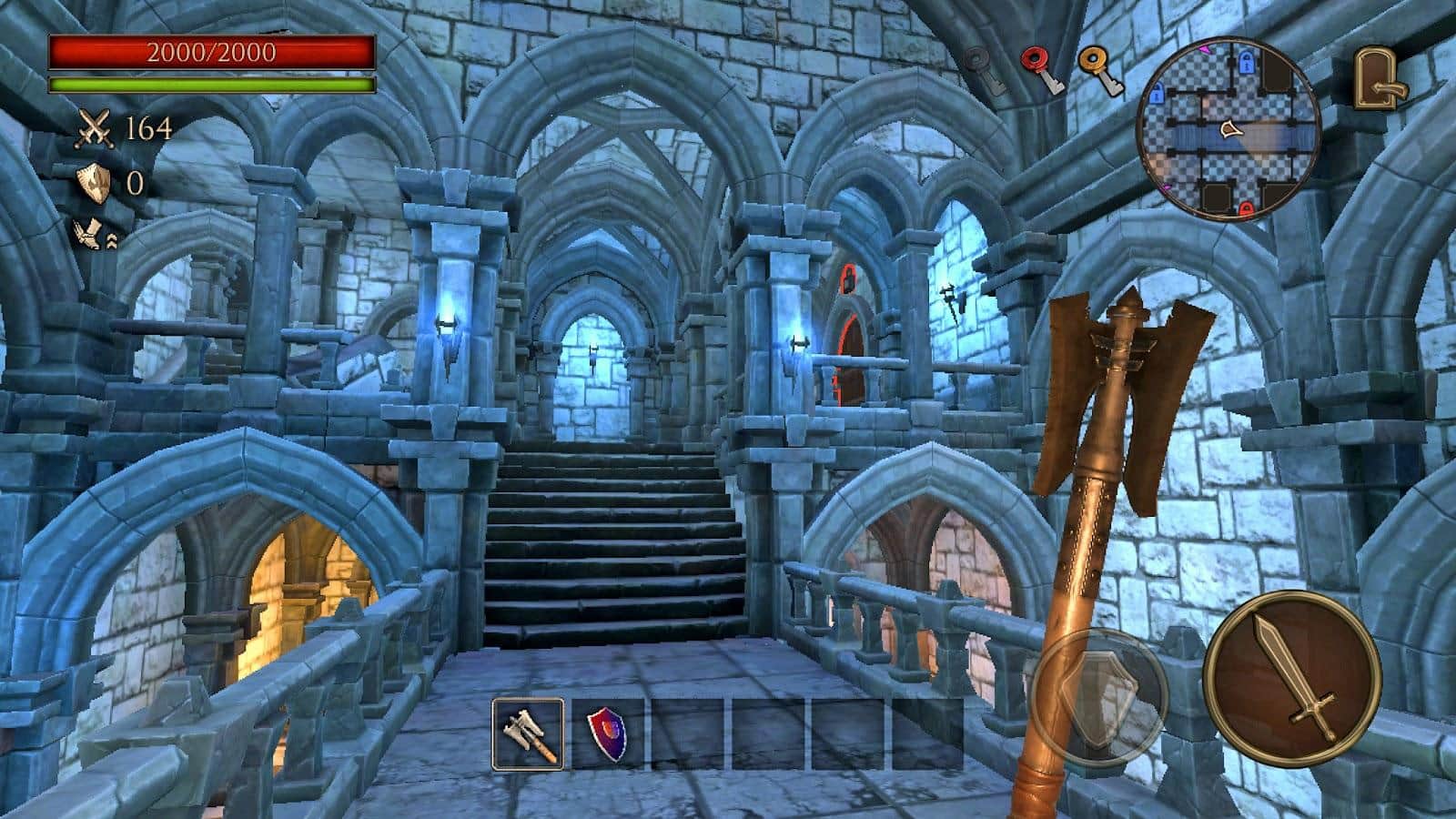The height and width of the screenshot is (819, 1456).
Task: Click the exit door icon
Action: (x=1380, y=79)
